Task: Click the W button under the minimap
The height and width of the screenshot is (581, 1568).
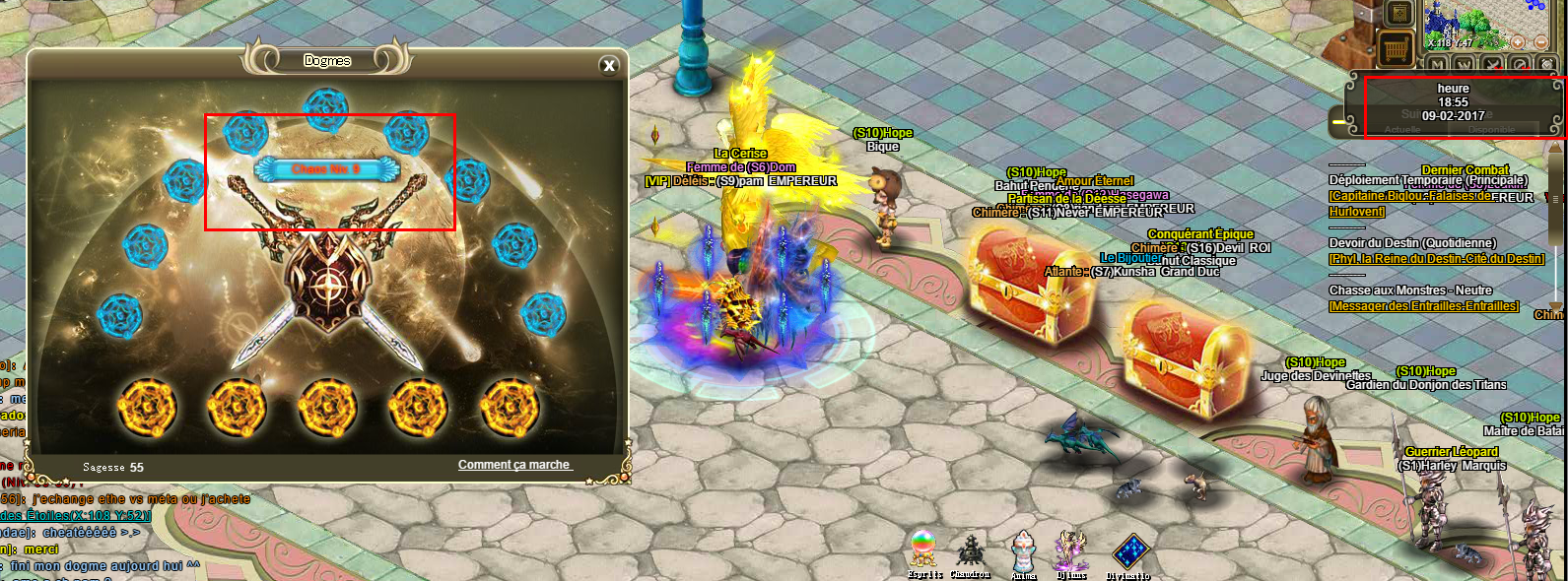Action: [x=1464, y=65]
